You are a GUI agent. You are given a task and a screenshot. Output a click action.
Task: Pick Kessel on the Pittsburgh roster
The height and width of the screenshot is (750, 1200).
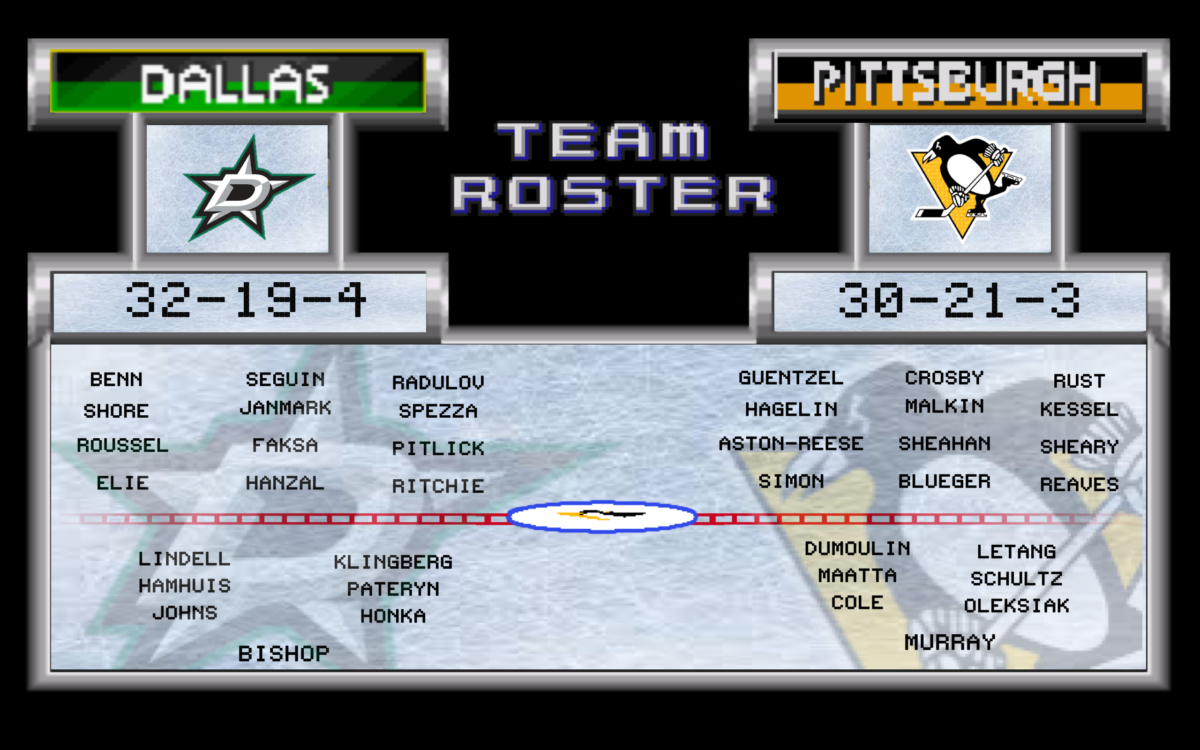pos(1079,410)
